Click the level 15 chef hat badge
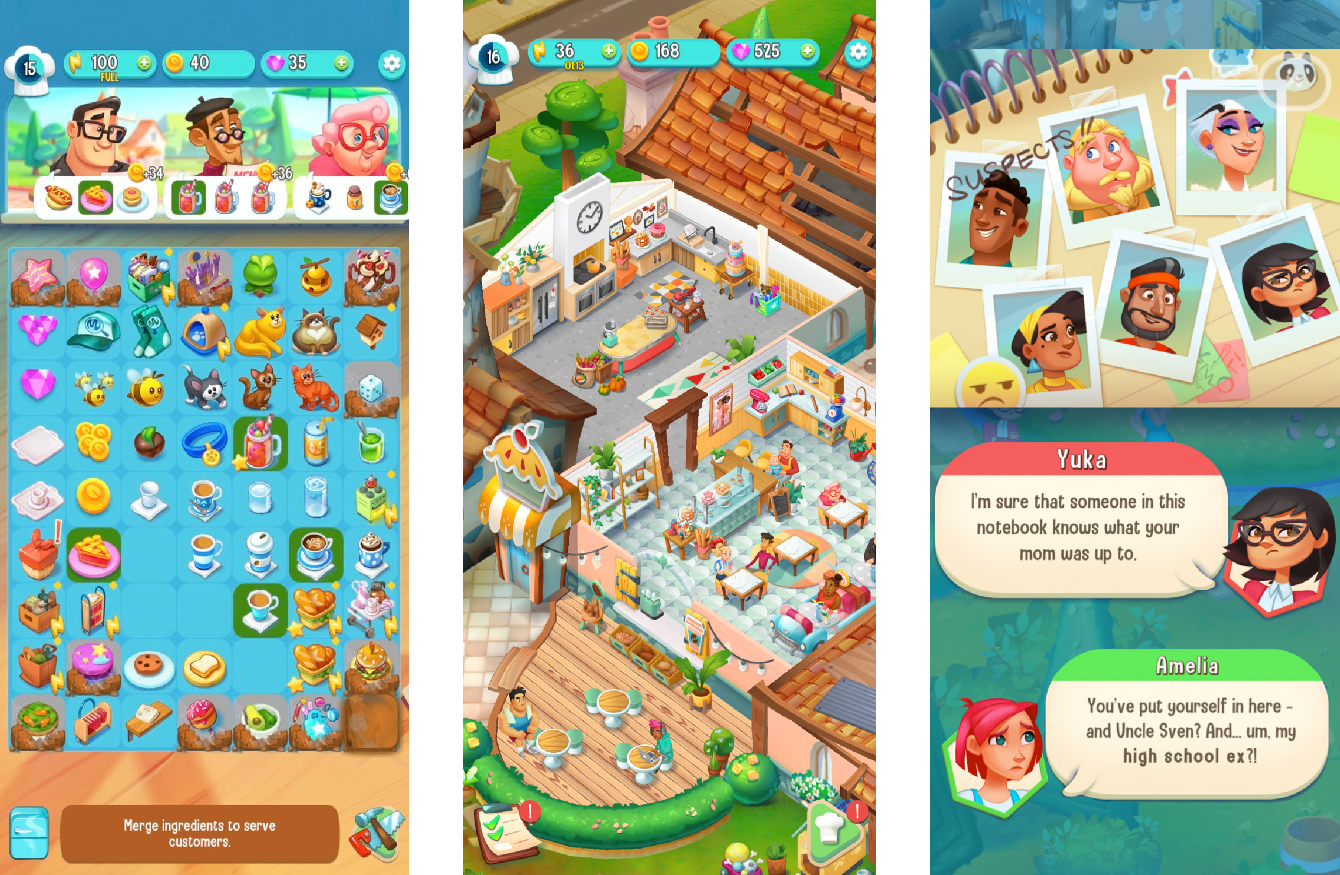Viewport: 1340px width, 875px height. pyautogui.click(x=28, y=67)
